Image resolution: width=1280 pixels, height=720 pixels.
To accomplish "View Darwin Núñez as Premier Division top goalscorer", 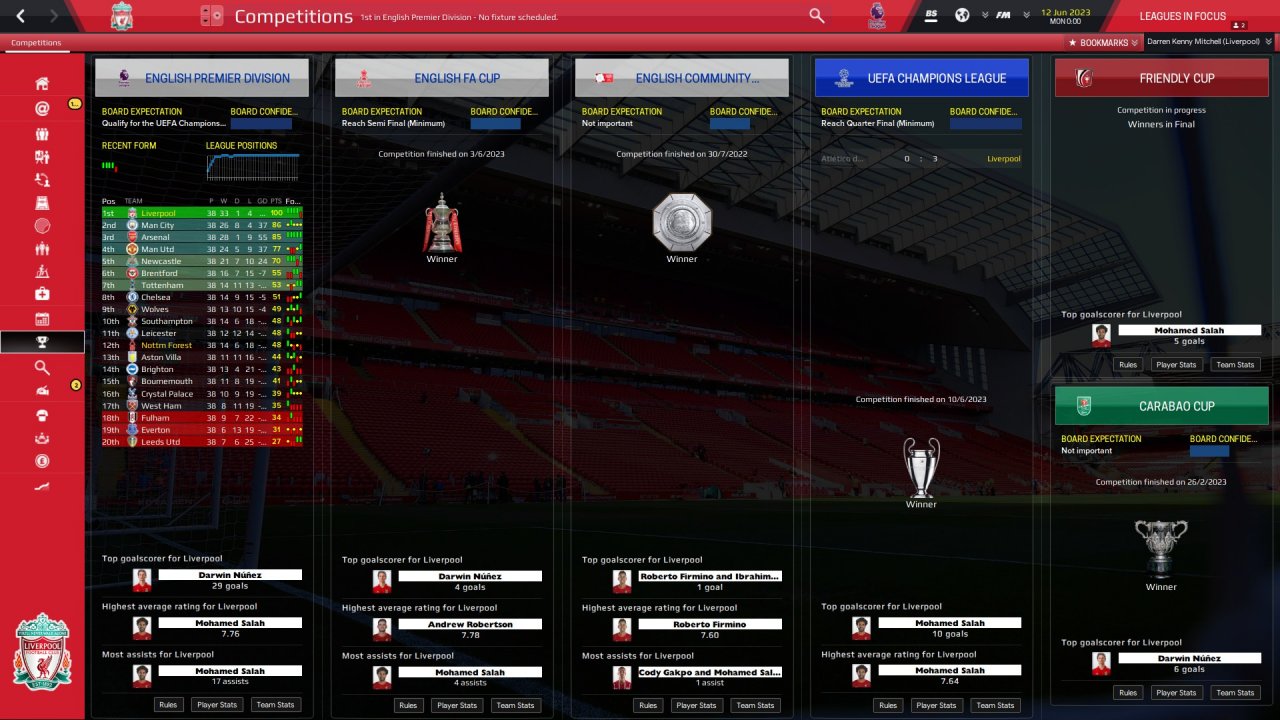I will coord(230,575).
